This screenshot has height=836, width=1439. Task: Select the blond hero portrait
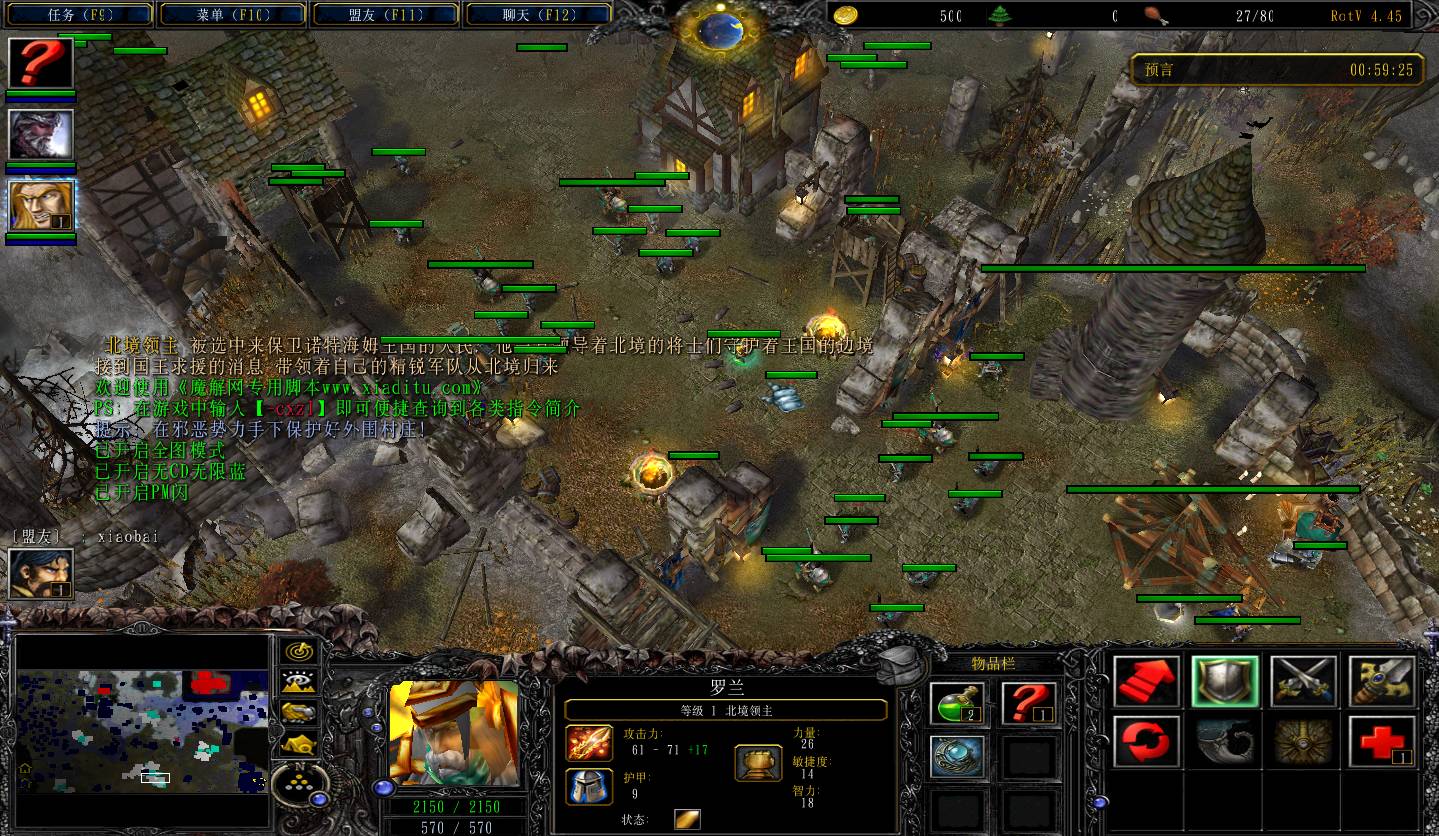point(41,206)
